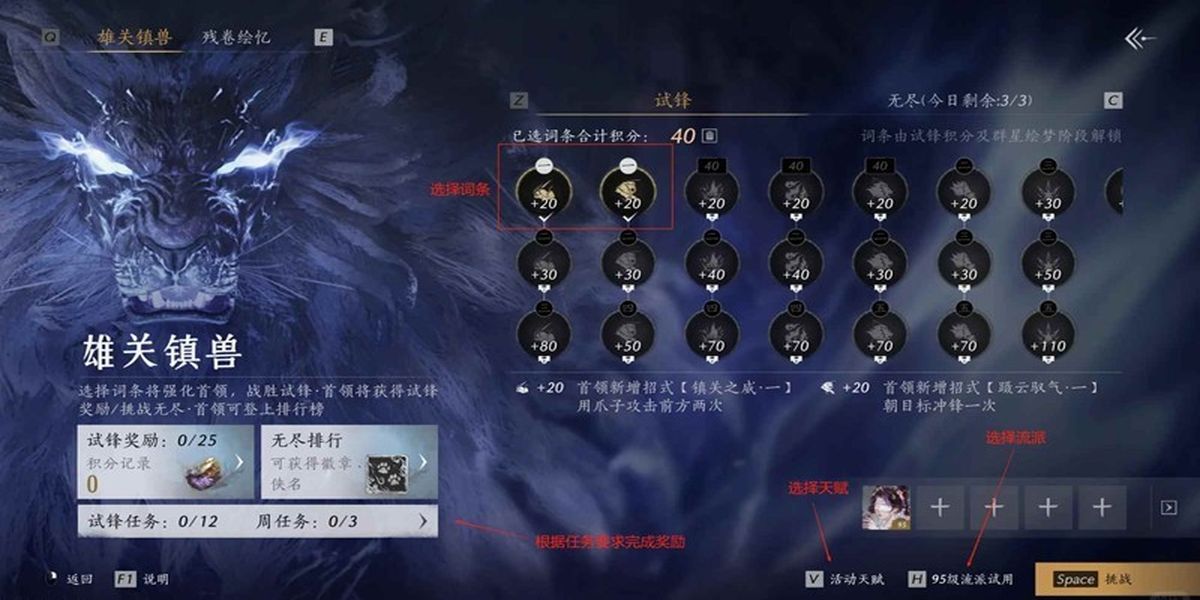1200x600 pixels.
Task: Open the 无尽排行 ranking panel
Action: point(348,462)
